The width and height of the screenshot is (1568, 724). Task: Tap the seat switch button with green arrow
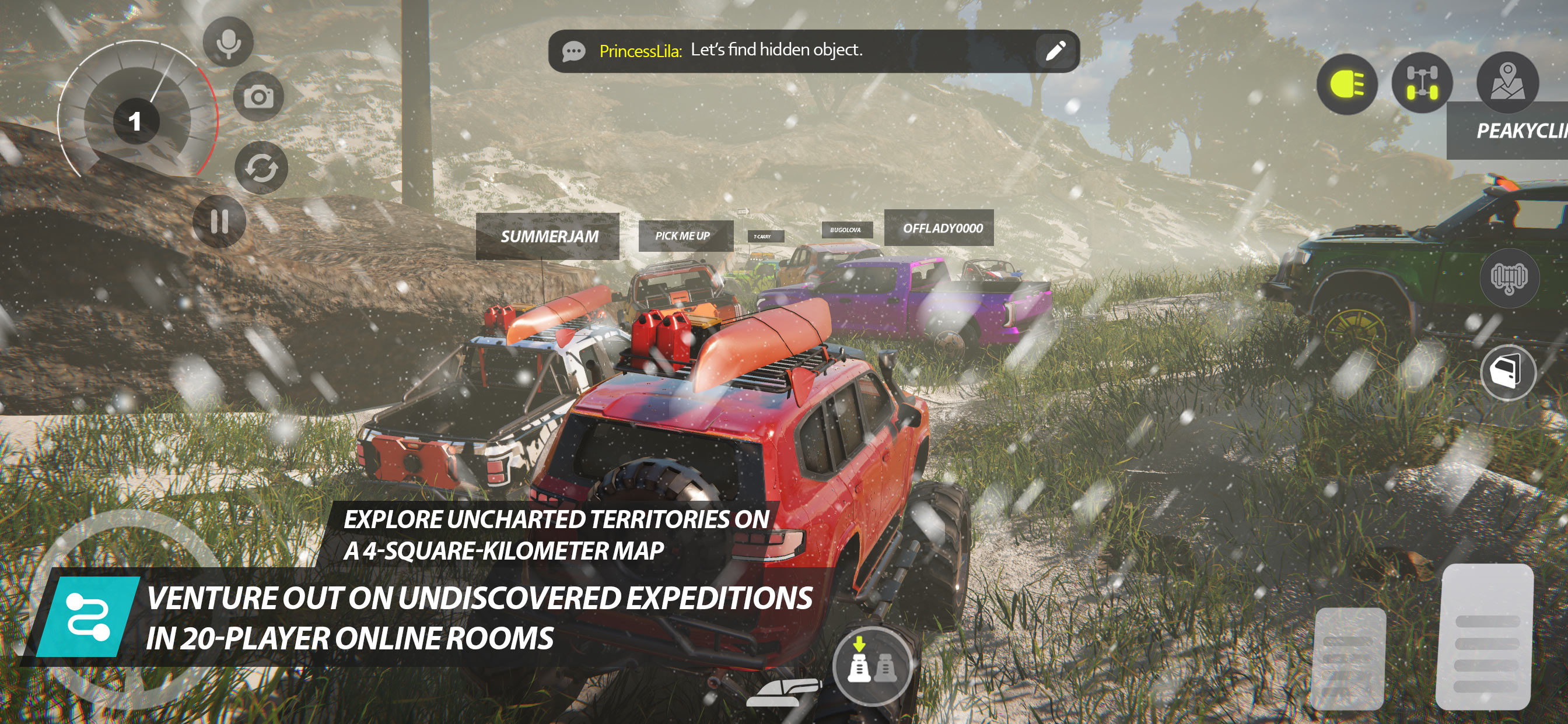(x=871, y=665)
